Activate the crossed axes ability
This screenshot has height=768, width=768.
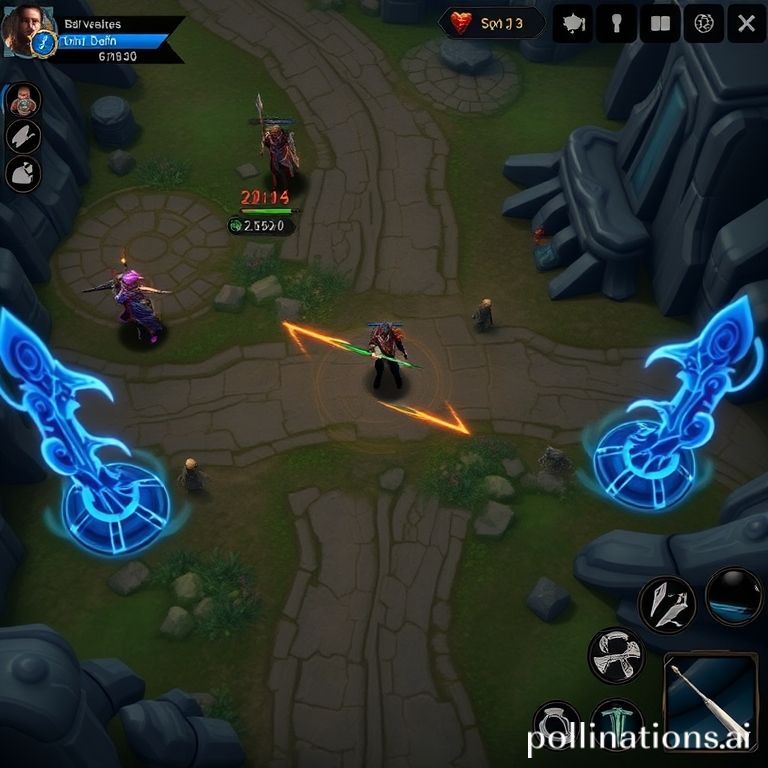coord(616,655)
